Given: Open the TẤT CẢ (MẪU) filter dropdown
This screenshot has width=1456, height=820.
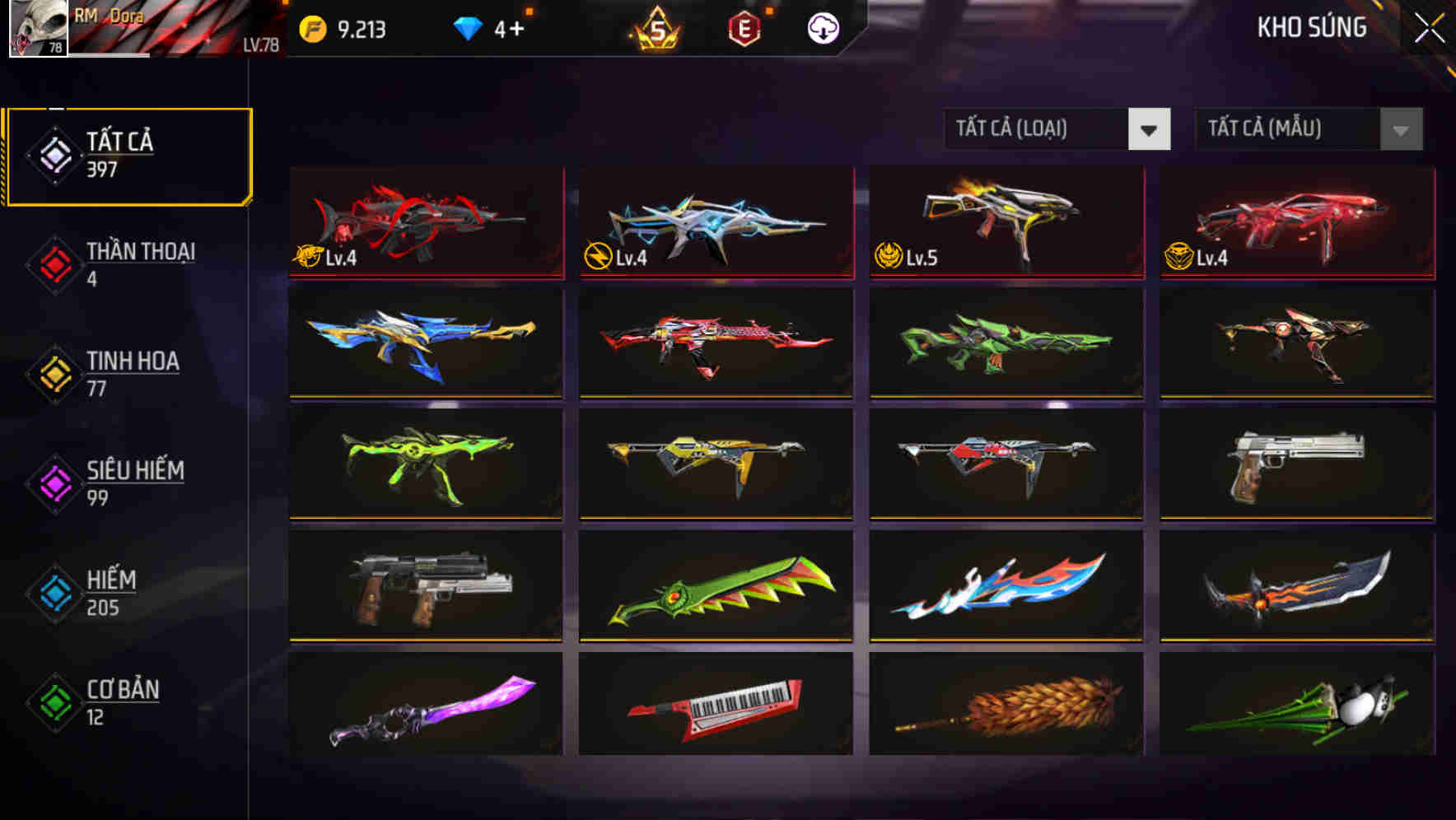Looking at the screenshot, I should pyautogui.click(x=1308, y=129).
